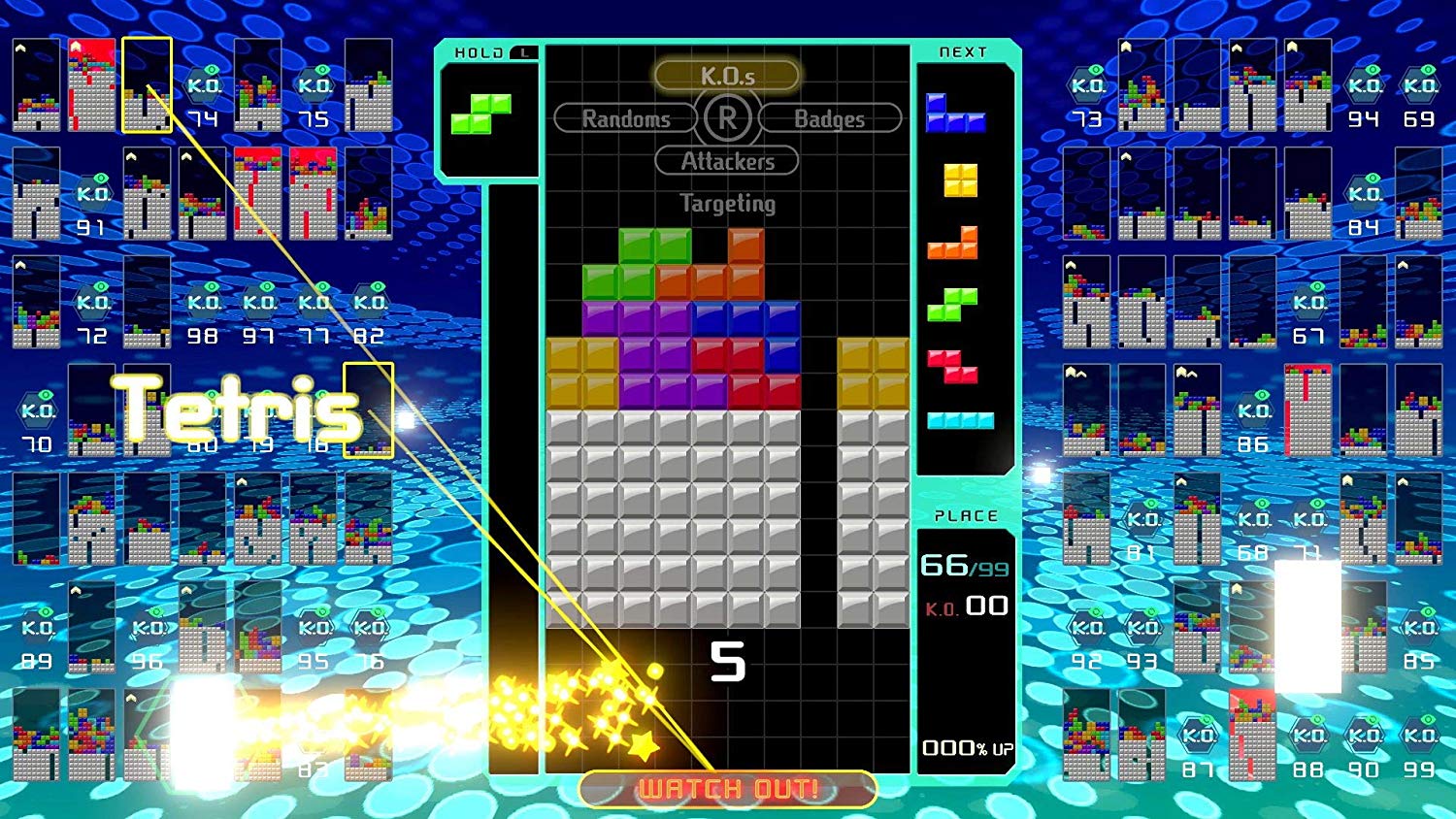Click the yellow O-piece in the Next queue

(959, 181)
